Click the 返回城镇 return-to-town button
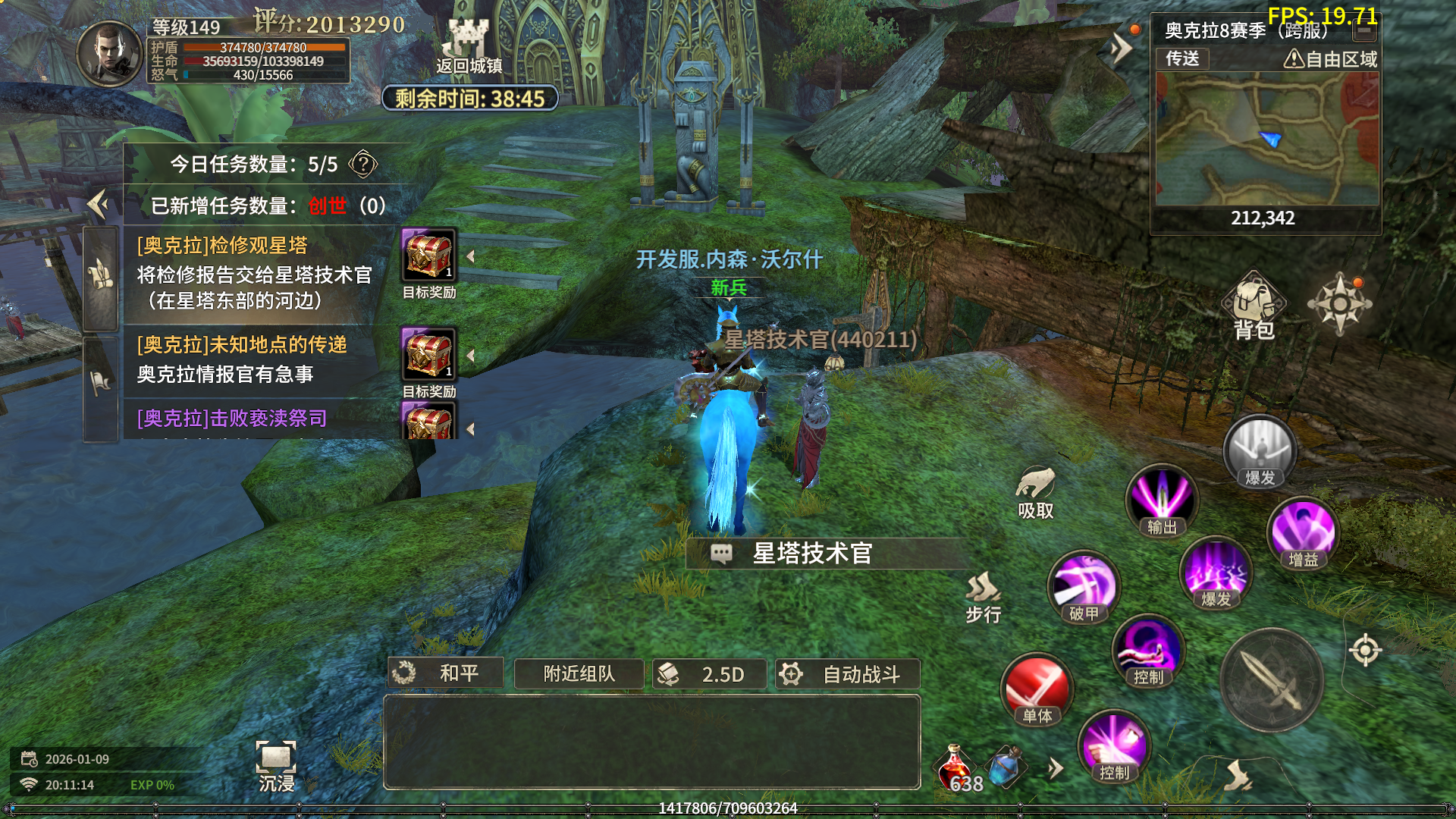The height and width of the screenshot is (819, 1456). pyautogui.click(x=469, y=47)
